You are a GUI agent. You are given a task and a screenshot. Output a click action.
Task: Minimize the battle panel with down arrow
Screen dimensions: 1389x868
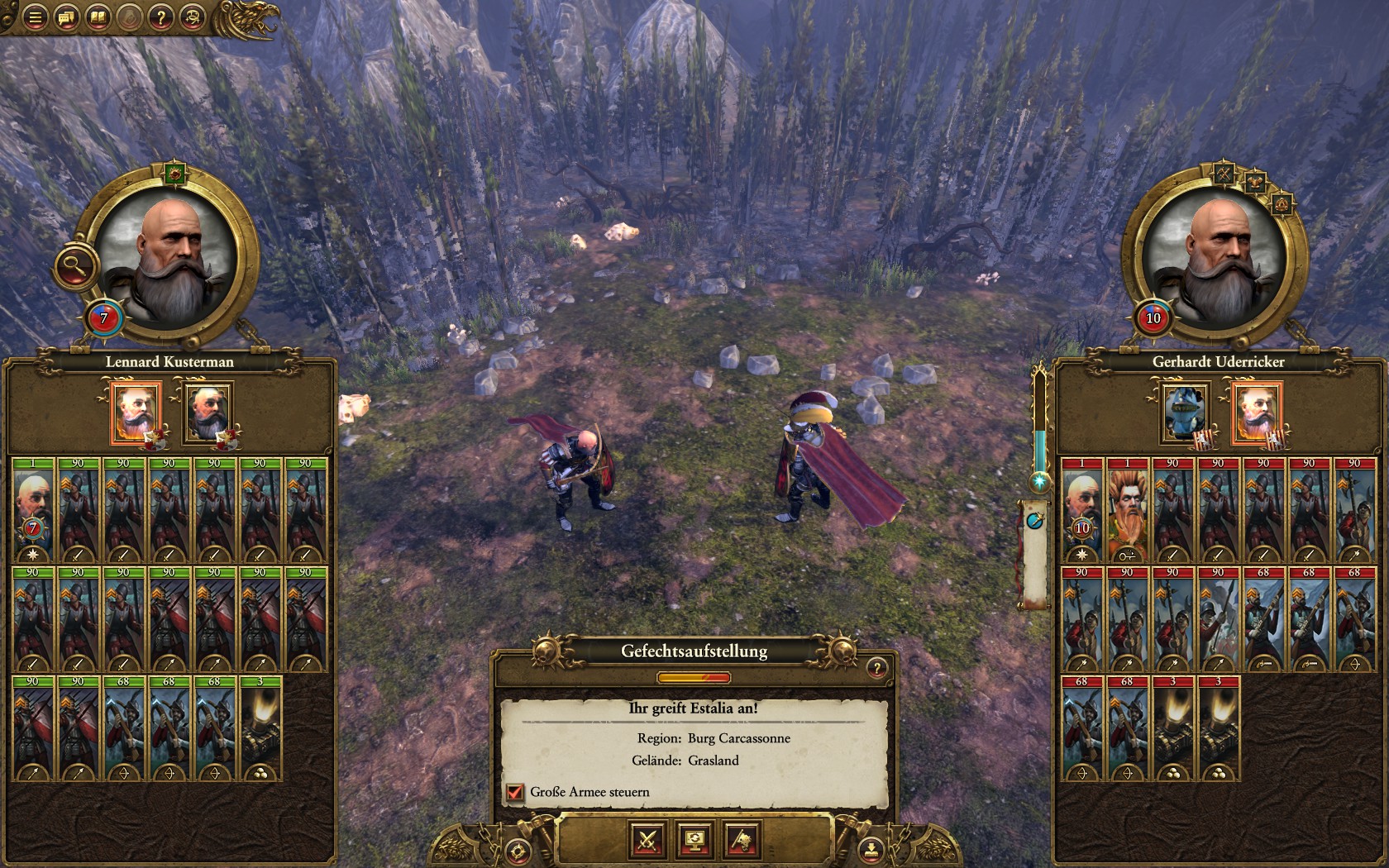point(870,849)
